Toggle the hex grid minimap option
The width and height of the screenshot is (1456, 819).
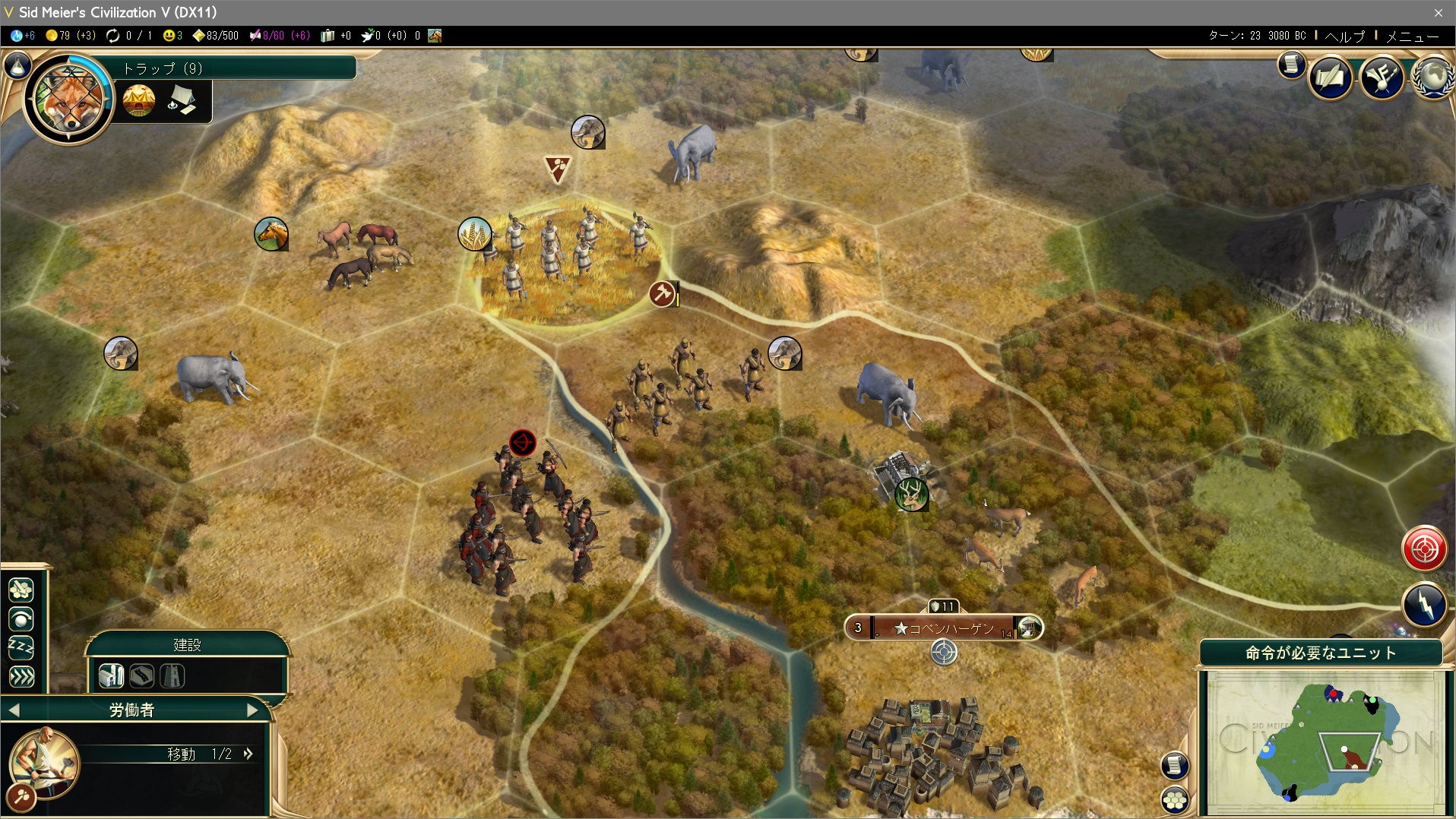pos(1175,799)
